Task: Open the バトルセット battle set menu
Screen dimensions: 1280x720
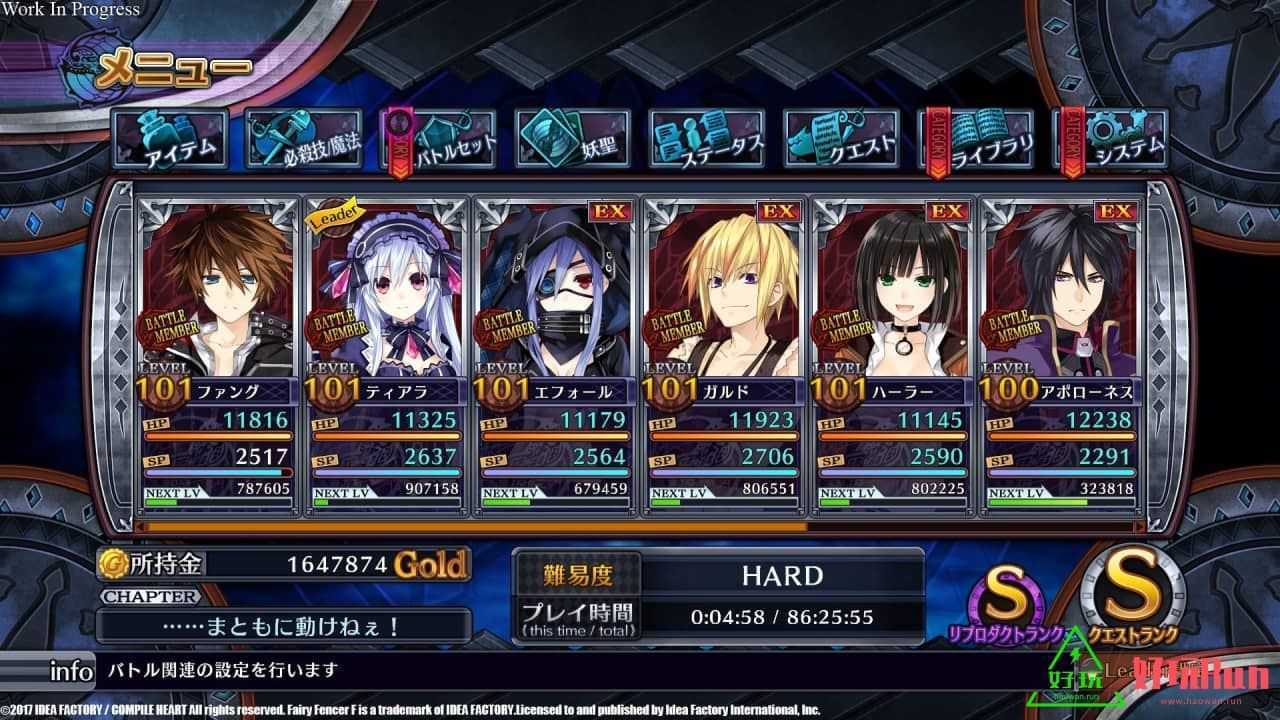Action: pos(442,139)
